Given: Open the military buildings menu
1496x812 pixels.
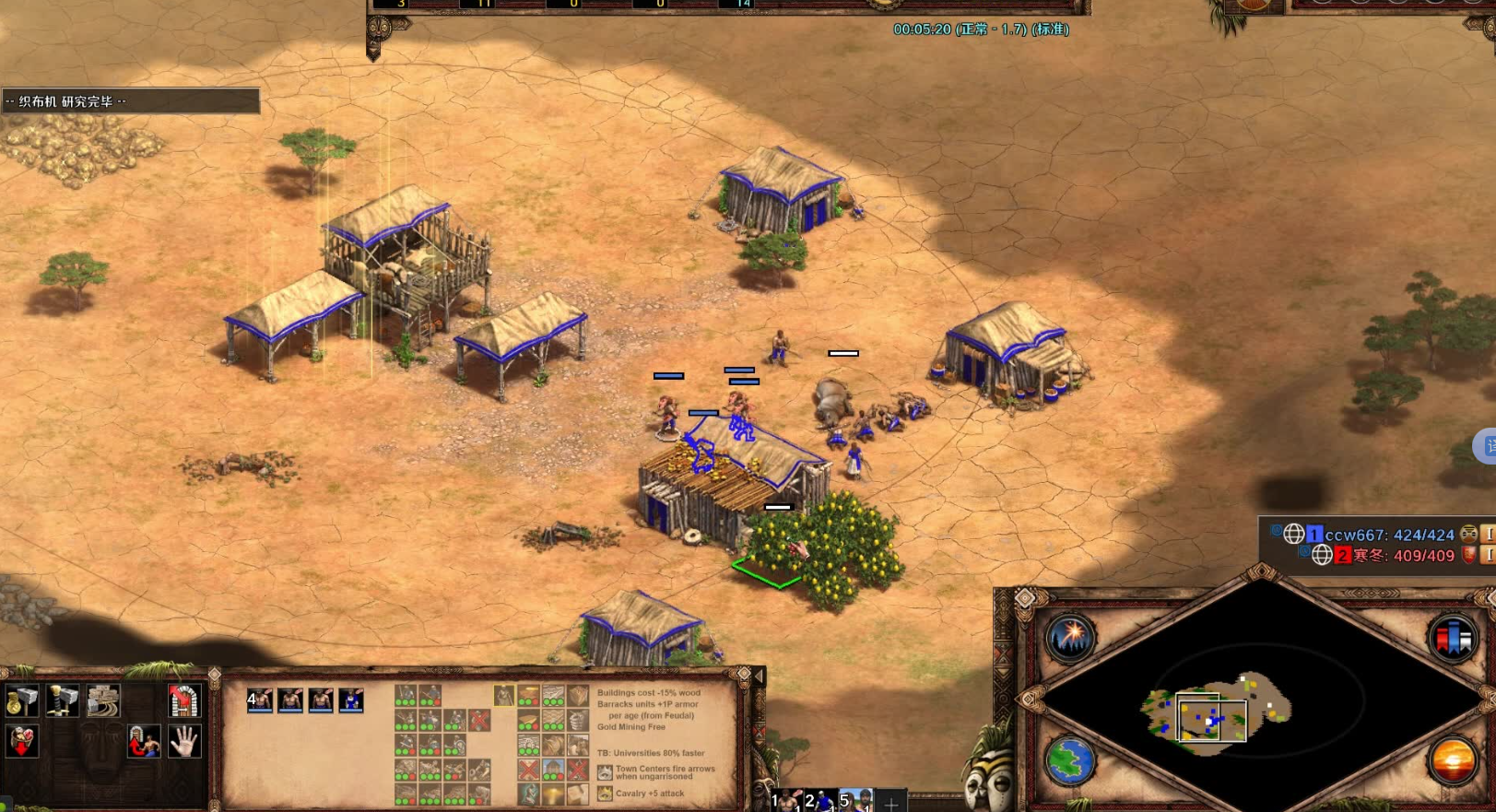Looking at the screenshot, I should pos(63,701).
